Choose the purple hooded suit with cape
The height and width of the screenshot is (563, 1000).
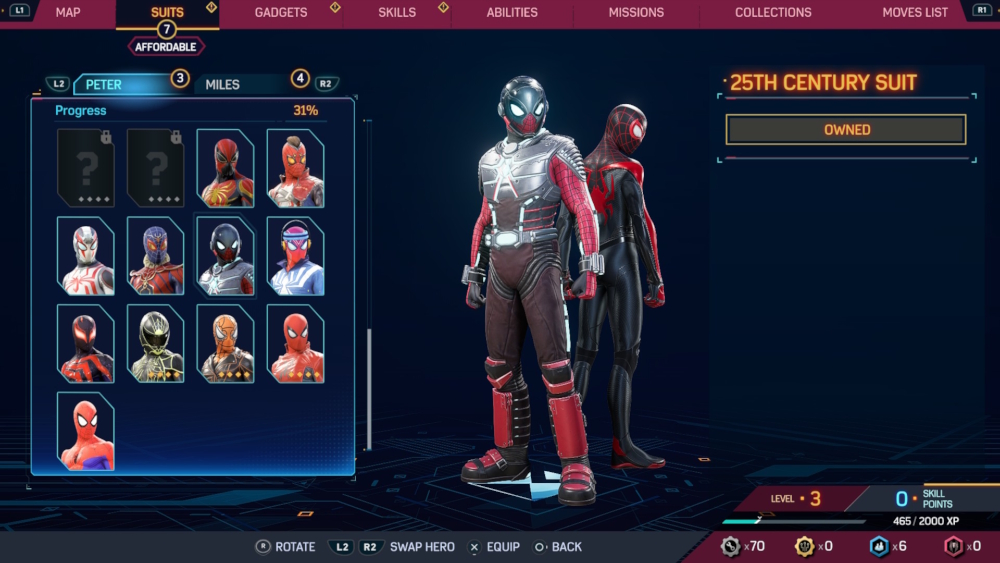click(x=155, y=256)
